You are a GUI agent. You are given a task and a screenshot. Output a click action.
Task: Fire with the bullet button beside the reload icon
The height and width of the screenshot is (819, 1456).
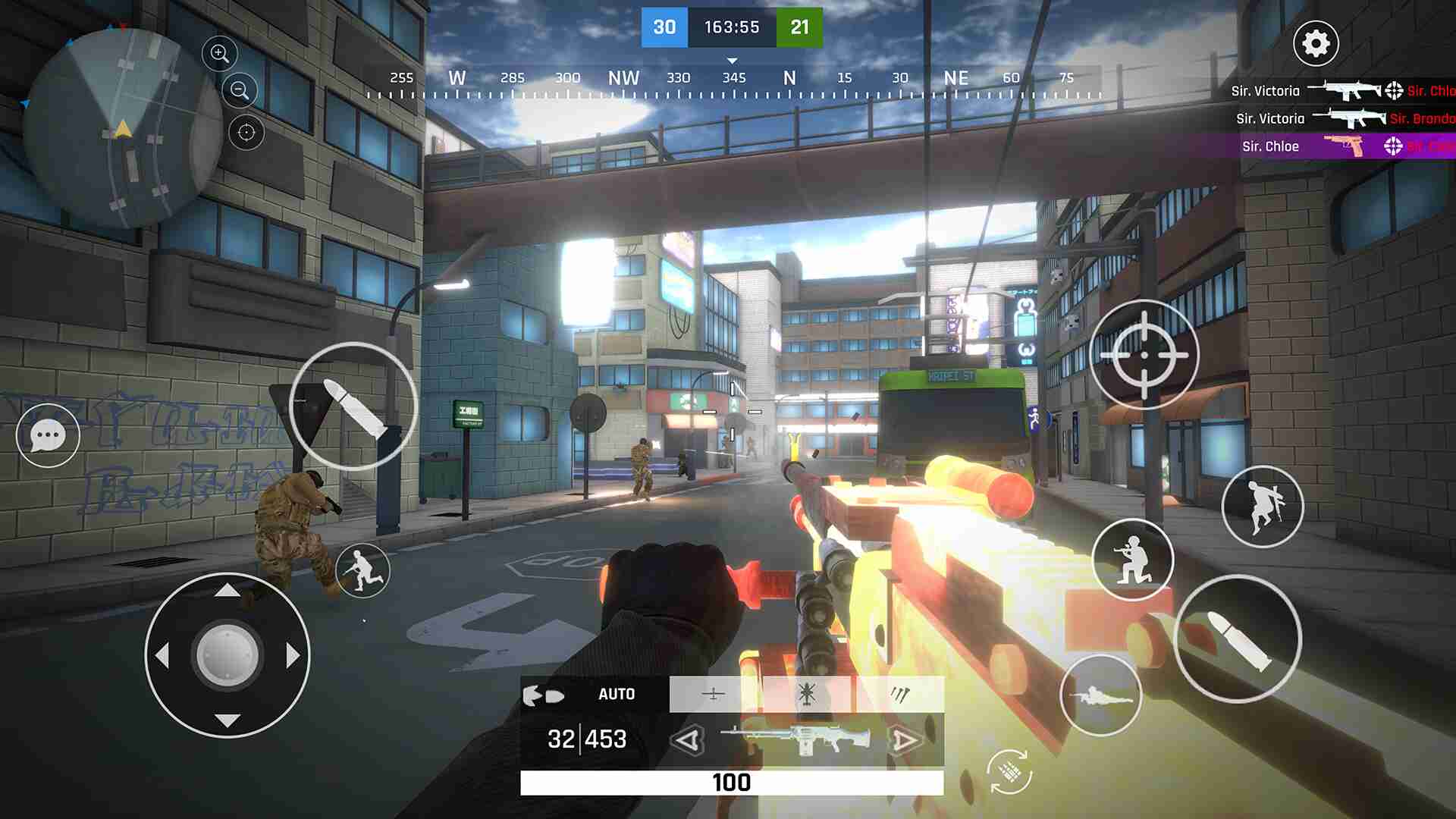click(x=1238, y=639)
